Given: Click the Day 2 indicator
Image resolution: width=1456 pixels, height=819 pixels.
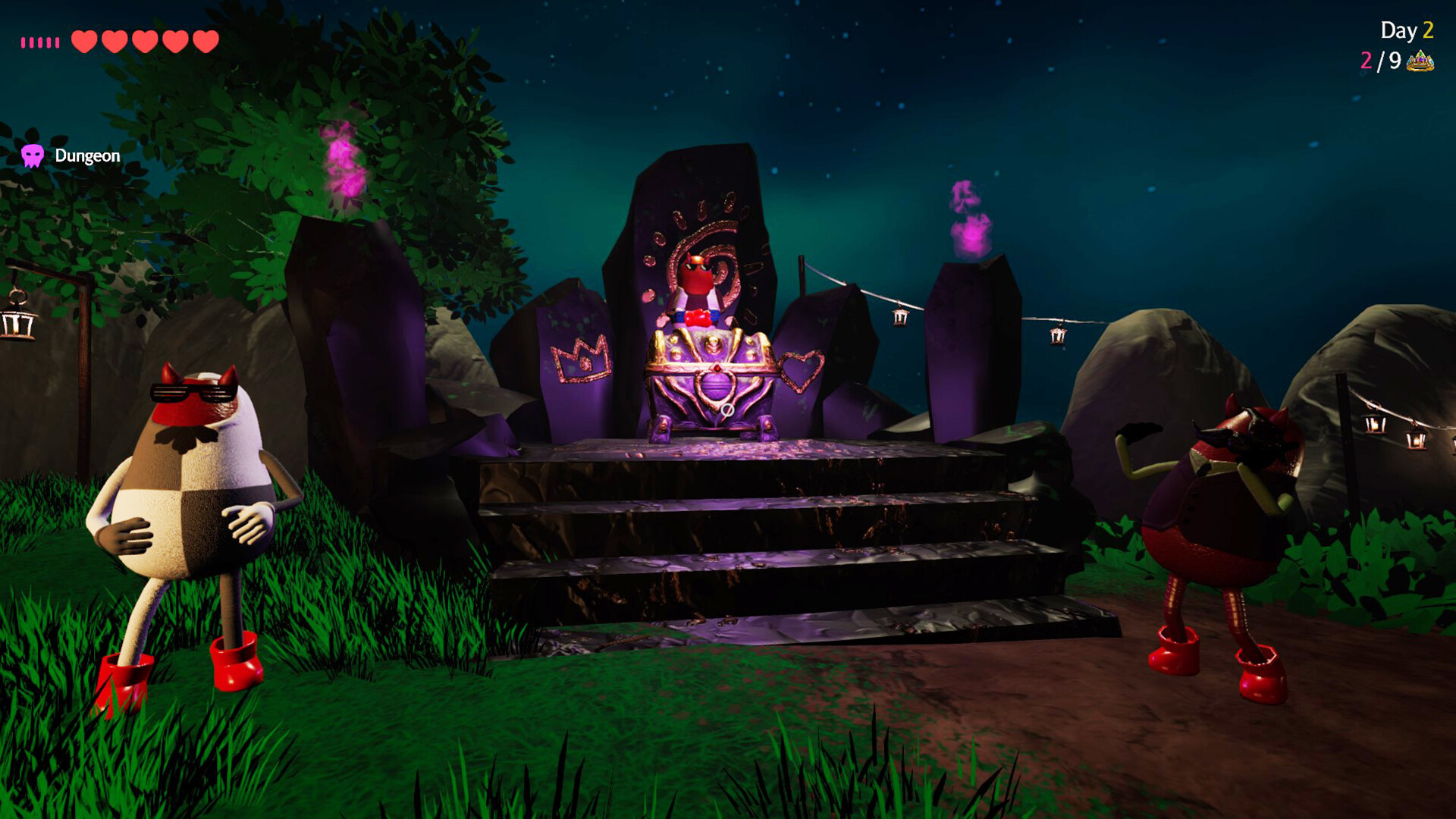Looking at the screenshot, I should click(1407, 30).
